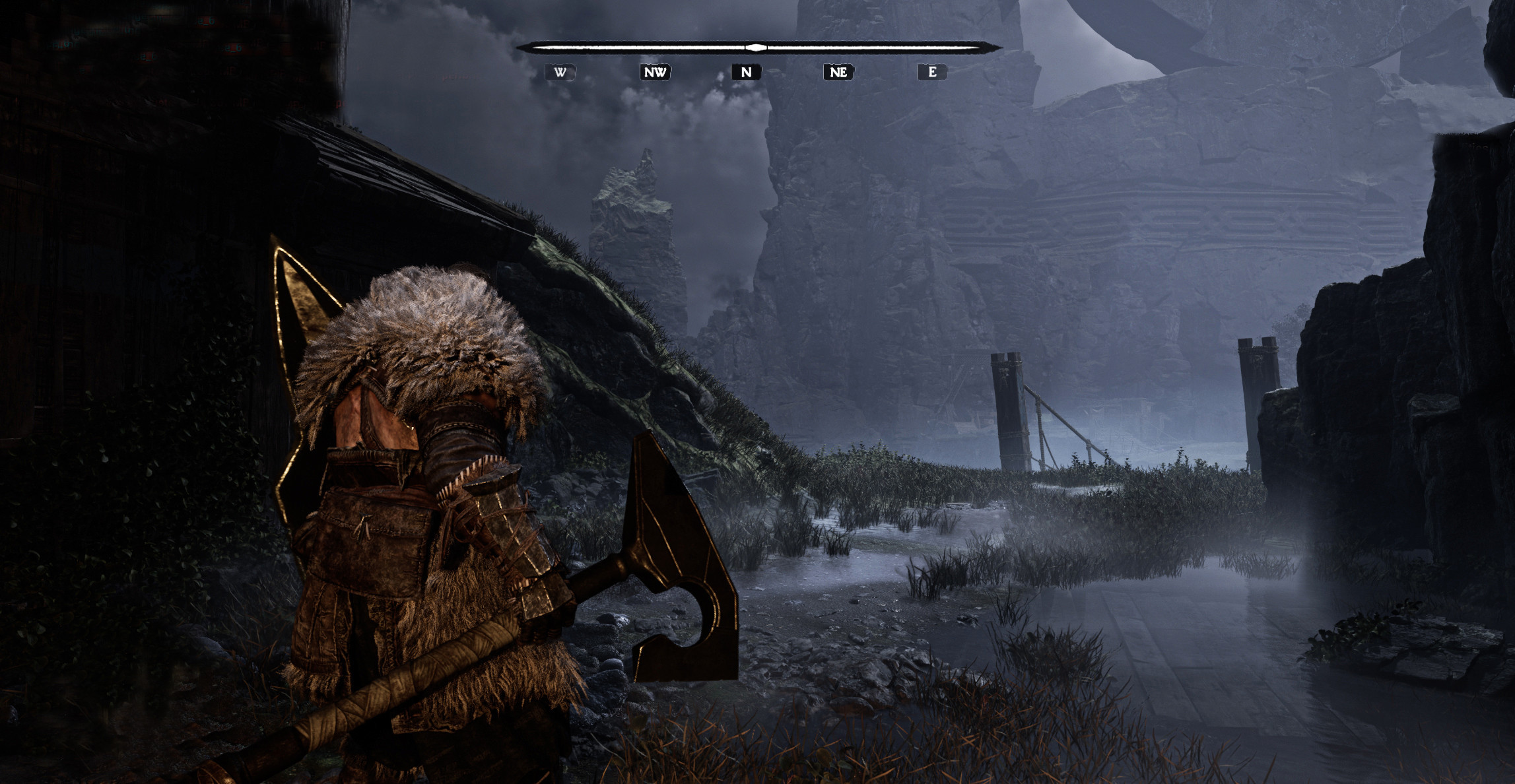
Task: Choose the E compass direction marker
Action: [x=932, y=72]
